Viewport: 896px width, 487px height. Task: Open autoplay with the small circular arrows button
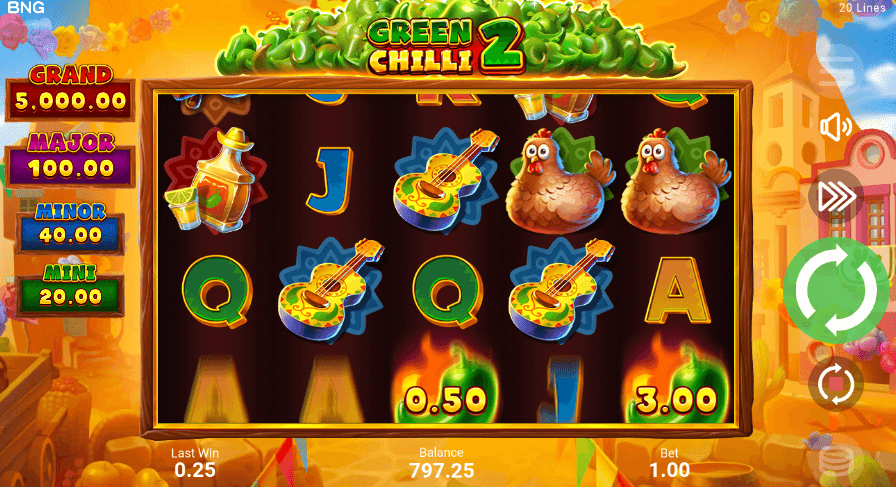coord(835,383)
